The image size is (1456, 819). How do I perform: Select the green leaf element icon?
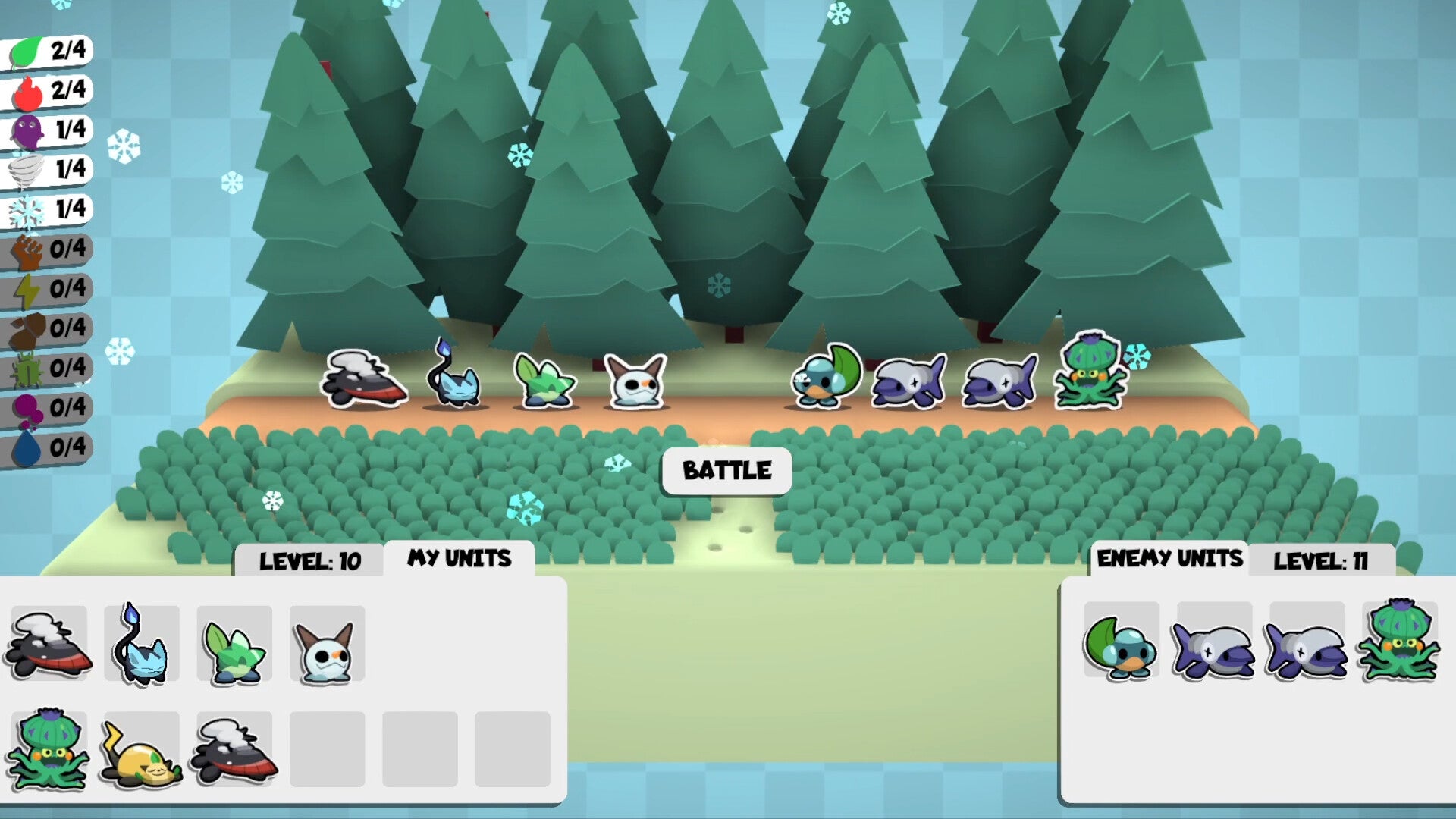(23, 53)
